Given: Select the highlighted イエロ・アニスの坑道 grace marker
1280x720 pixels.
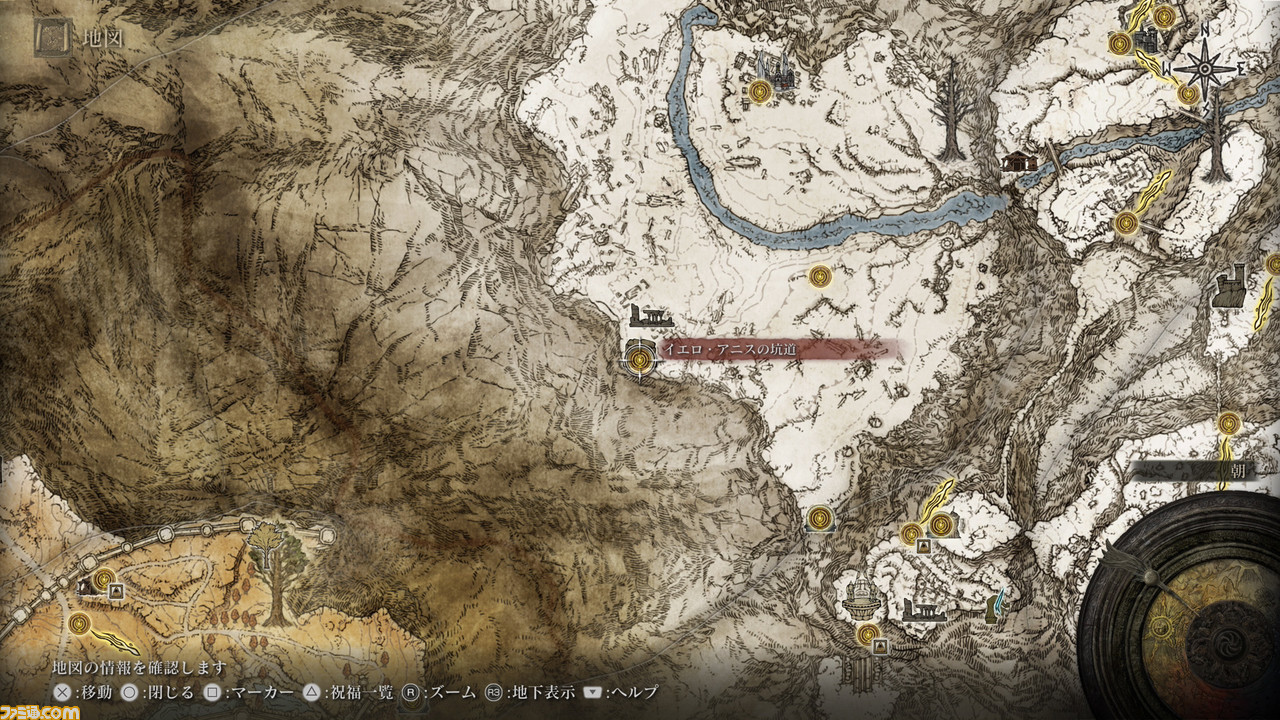Looking at the screenshot, I should click(638, 356).
